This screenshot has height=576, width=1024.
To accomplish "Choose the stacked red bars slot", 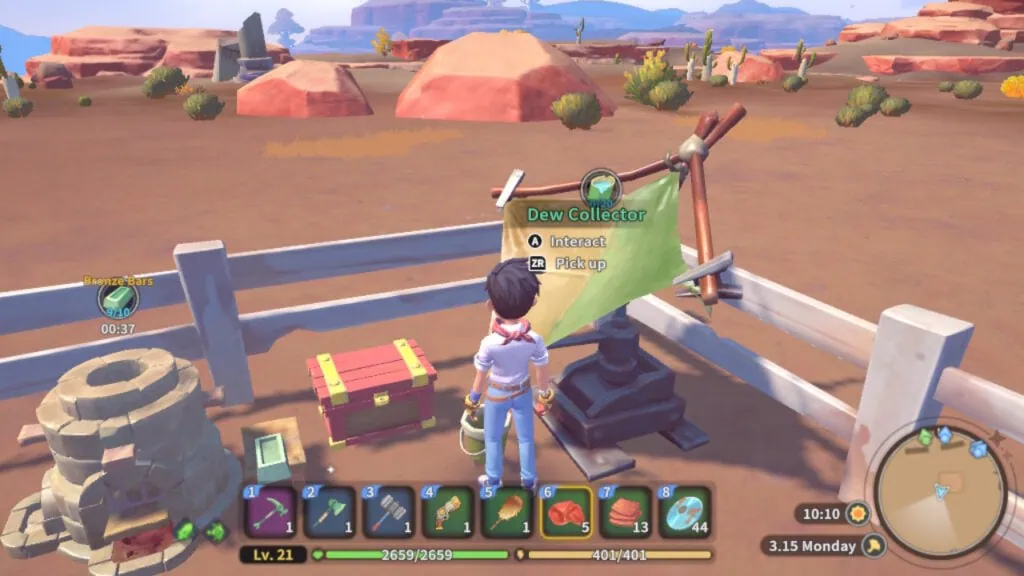I will [626, 512].
